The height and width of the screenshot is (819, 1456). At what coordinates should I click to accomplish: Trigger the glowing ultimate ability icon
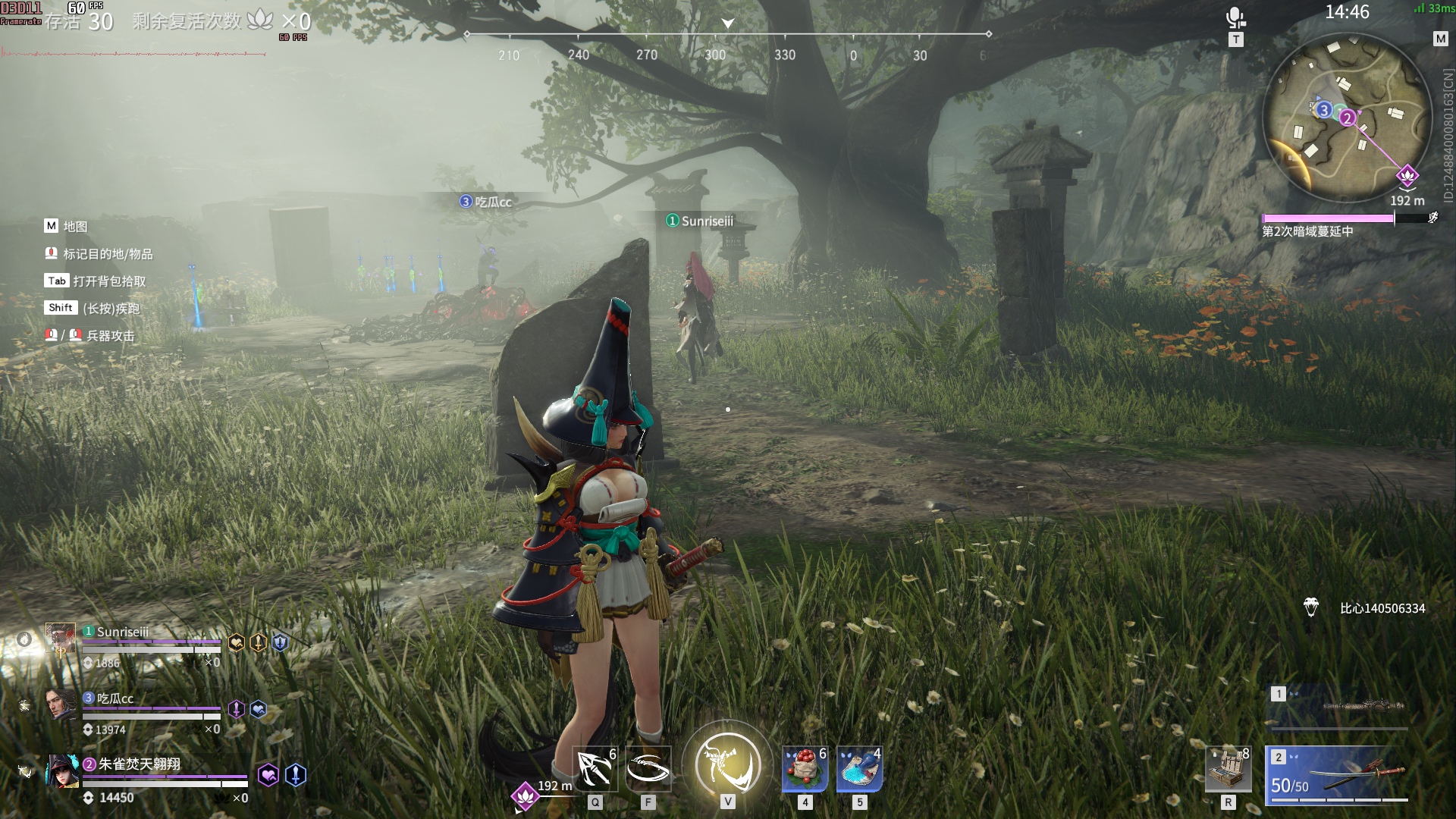[728, 764]
